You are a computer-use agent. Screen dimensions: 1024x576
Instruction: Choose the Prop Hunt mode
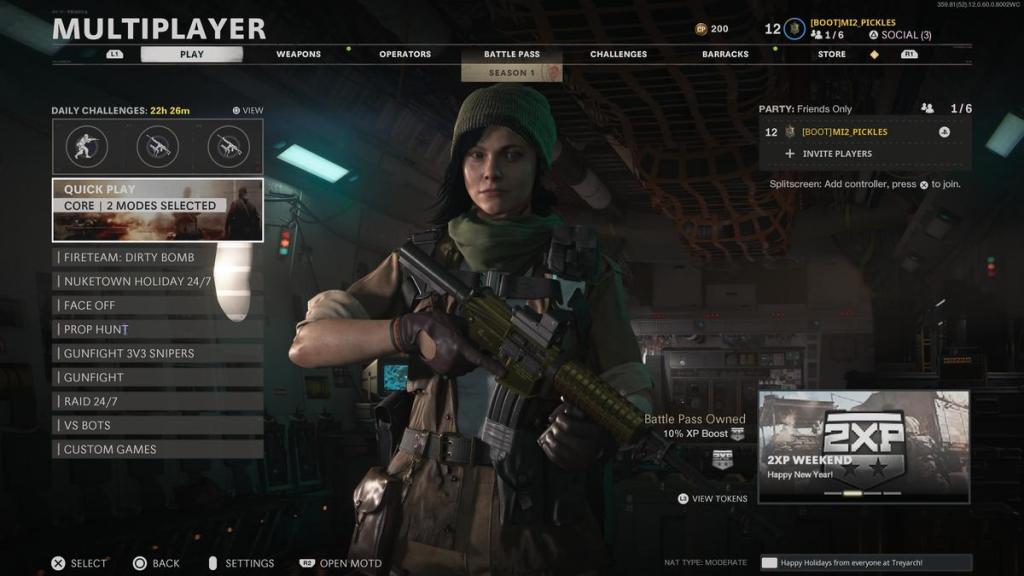coord(158,329)
